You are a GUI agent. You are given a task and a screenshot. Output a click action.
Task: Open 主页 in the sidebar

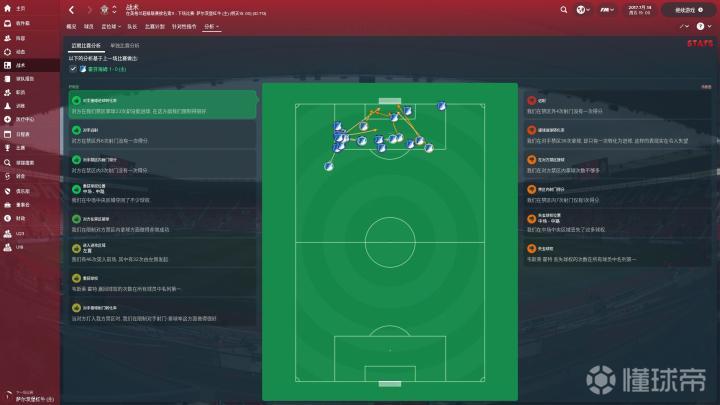coord(20,8)
